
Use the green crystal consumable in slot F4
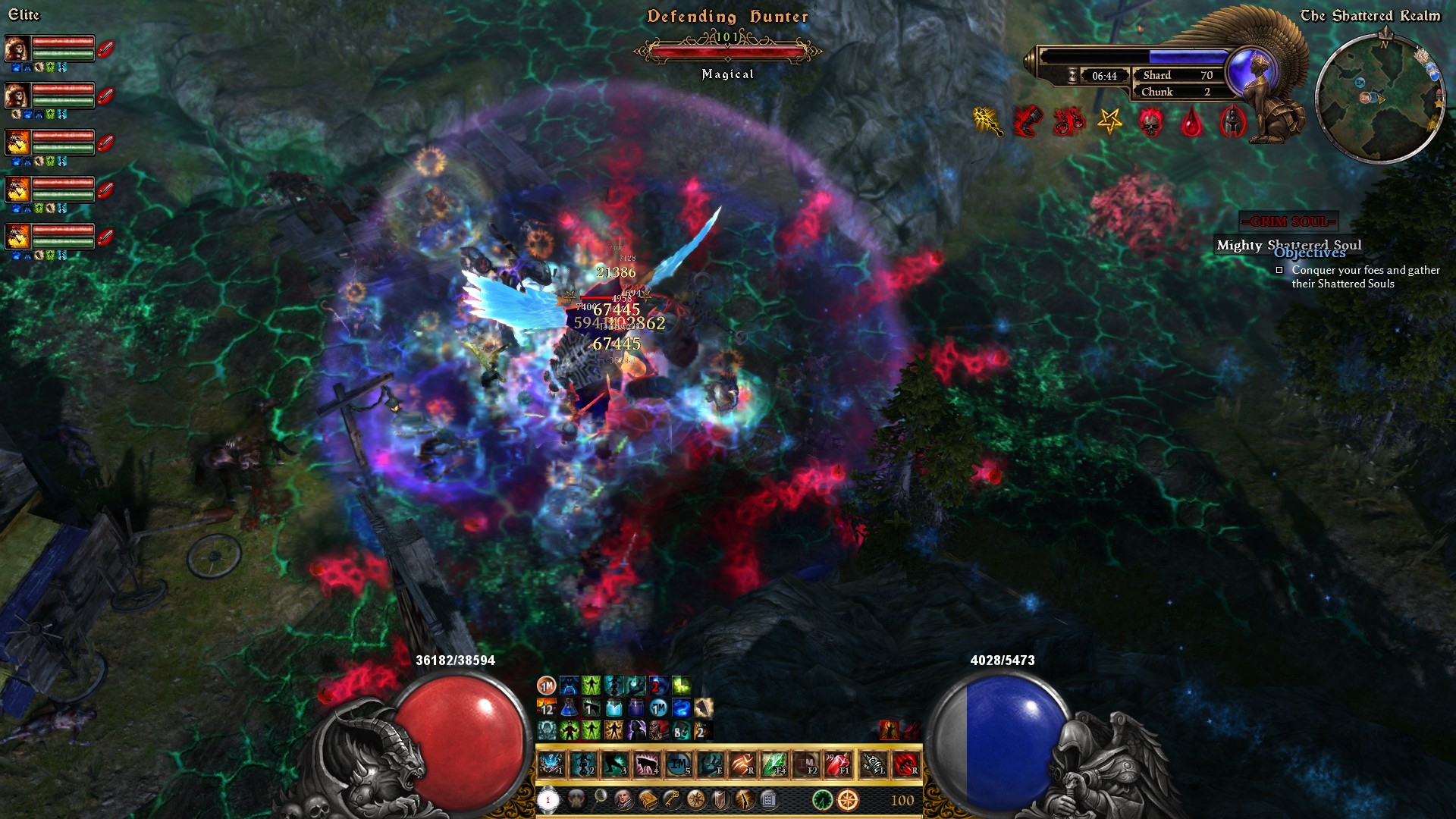click(774, 764)
